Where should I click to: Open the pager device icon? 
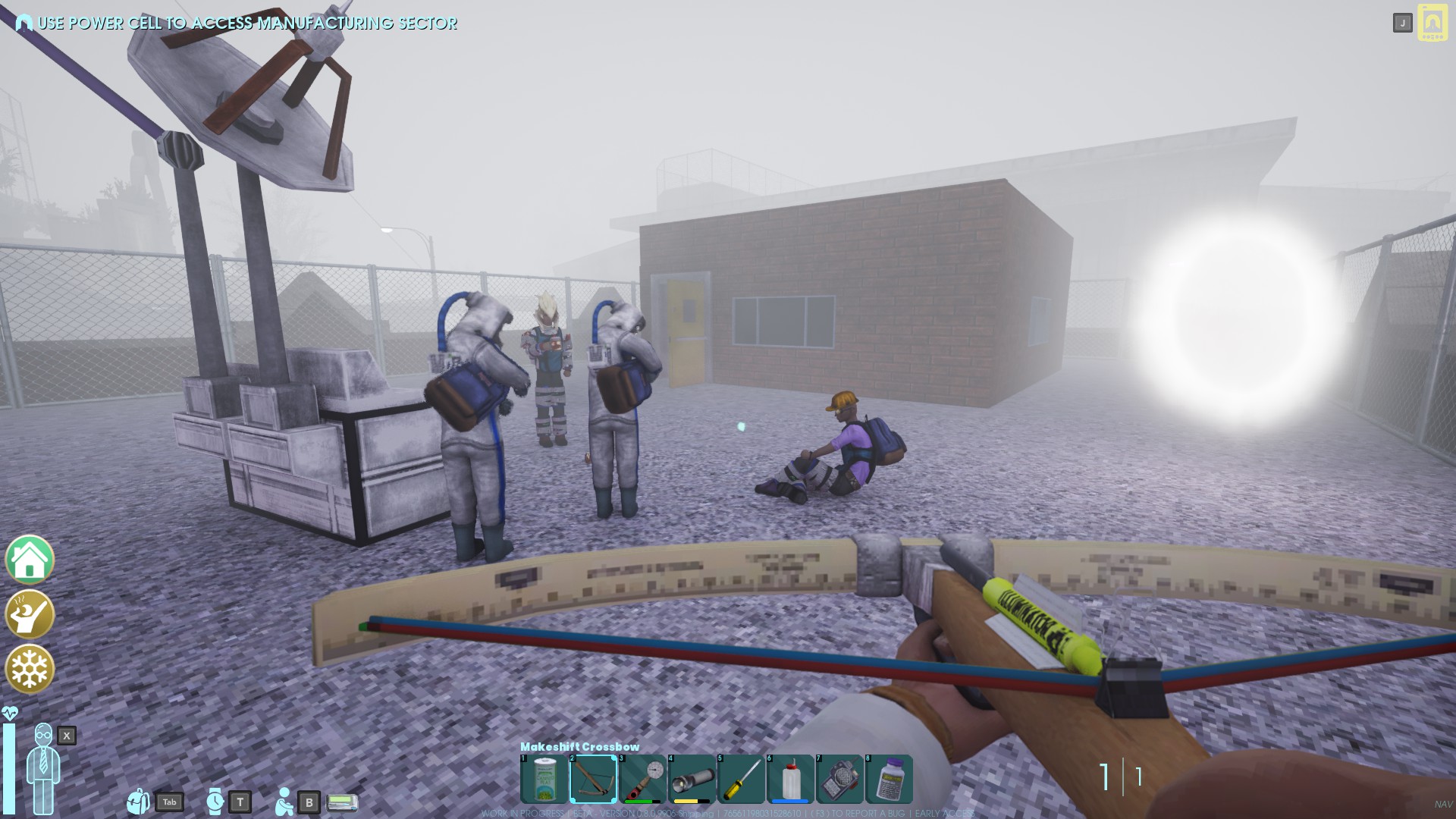342,802
